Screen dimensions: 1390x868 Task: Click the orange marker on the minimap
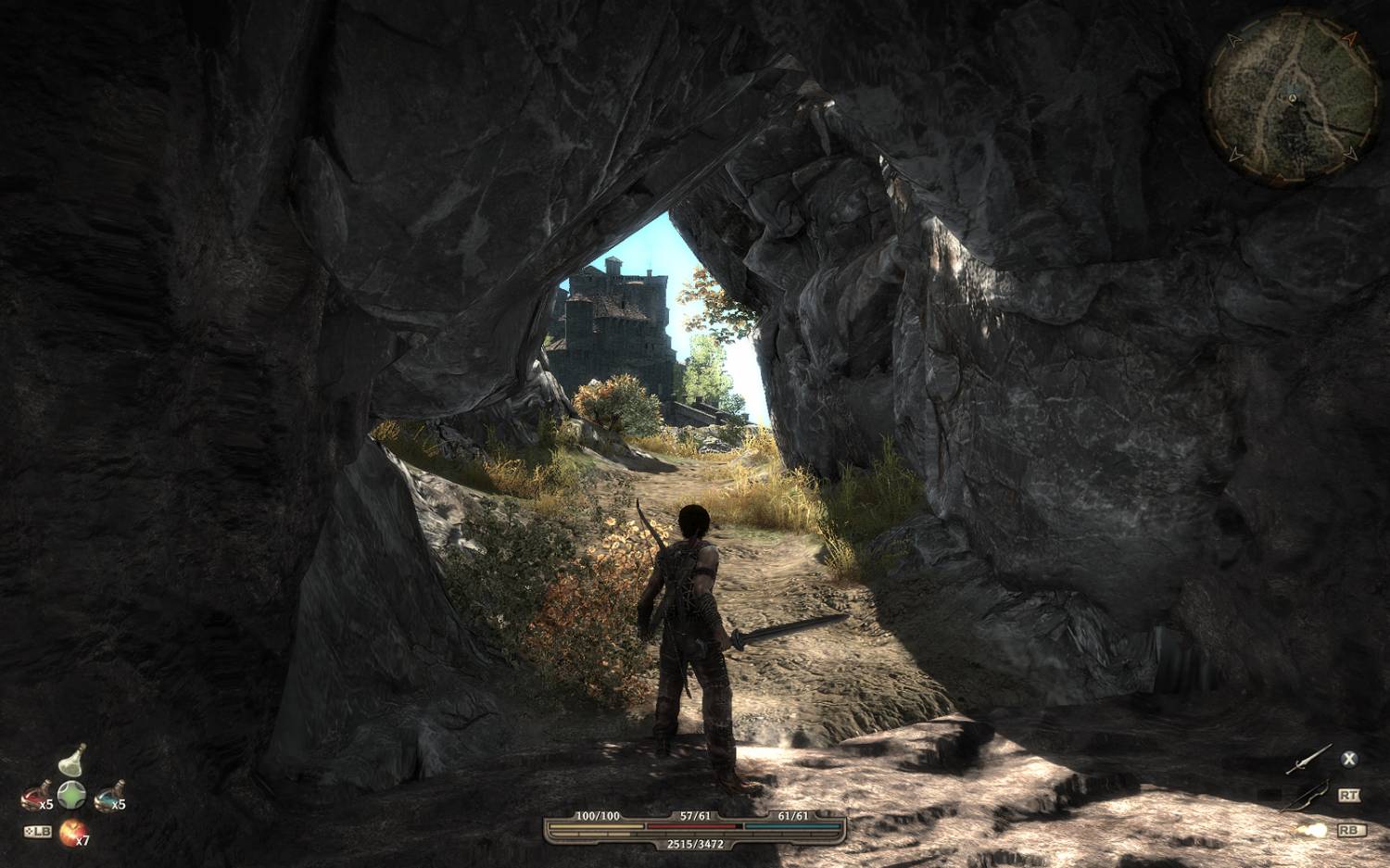[x=1349, y=39]
